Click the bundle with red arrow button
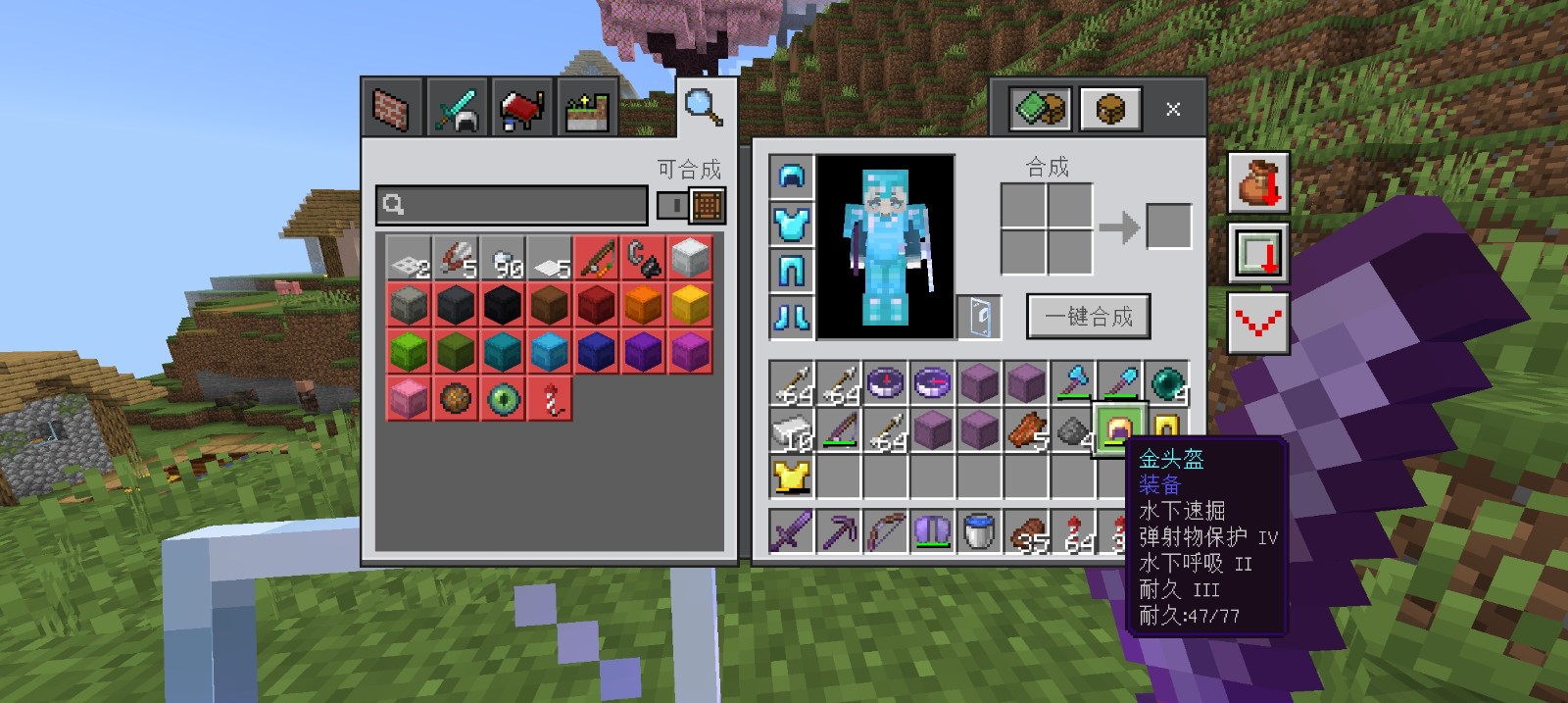Viewport: 1568px width, 703px height. point(1257,183)
